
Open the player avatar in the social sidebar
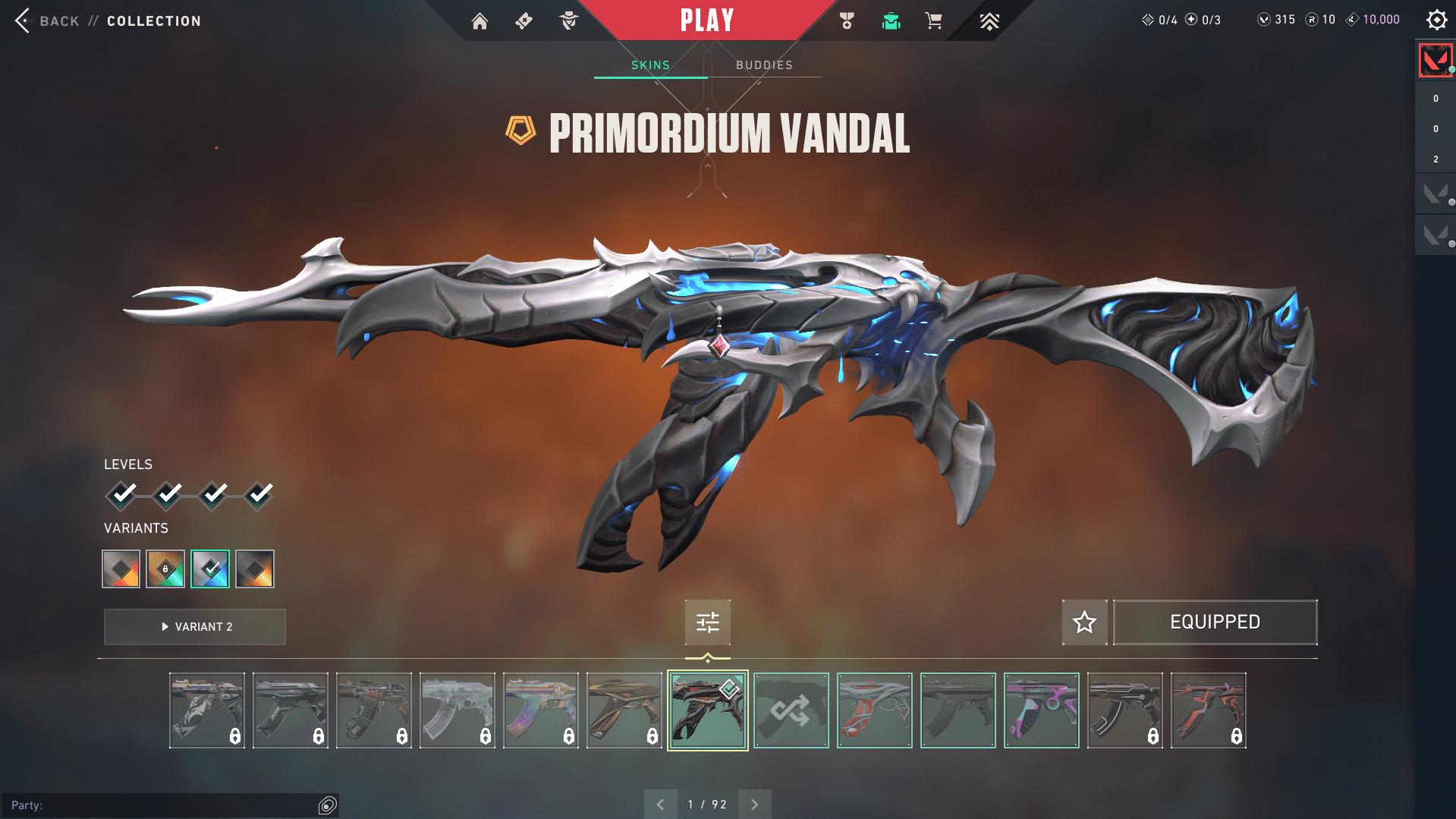click(x=1435, y=60)
